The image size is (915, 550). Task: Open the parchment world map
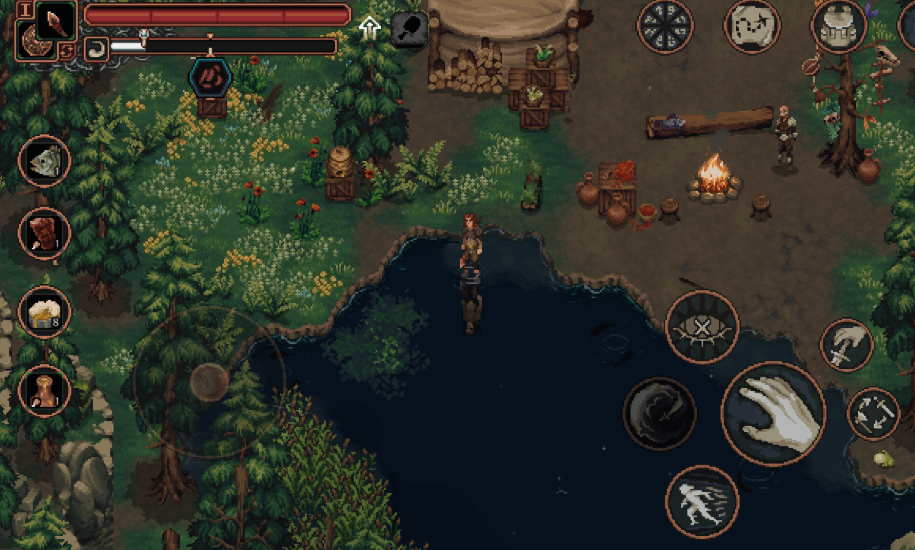coord(752,26)
